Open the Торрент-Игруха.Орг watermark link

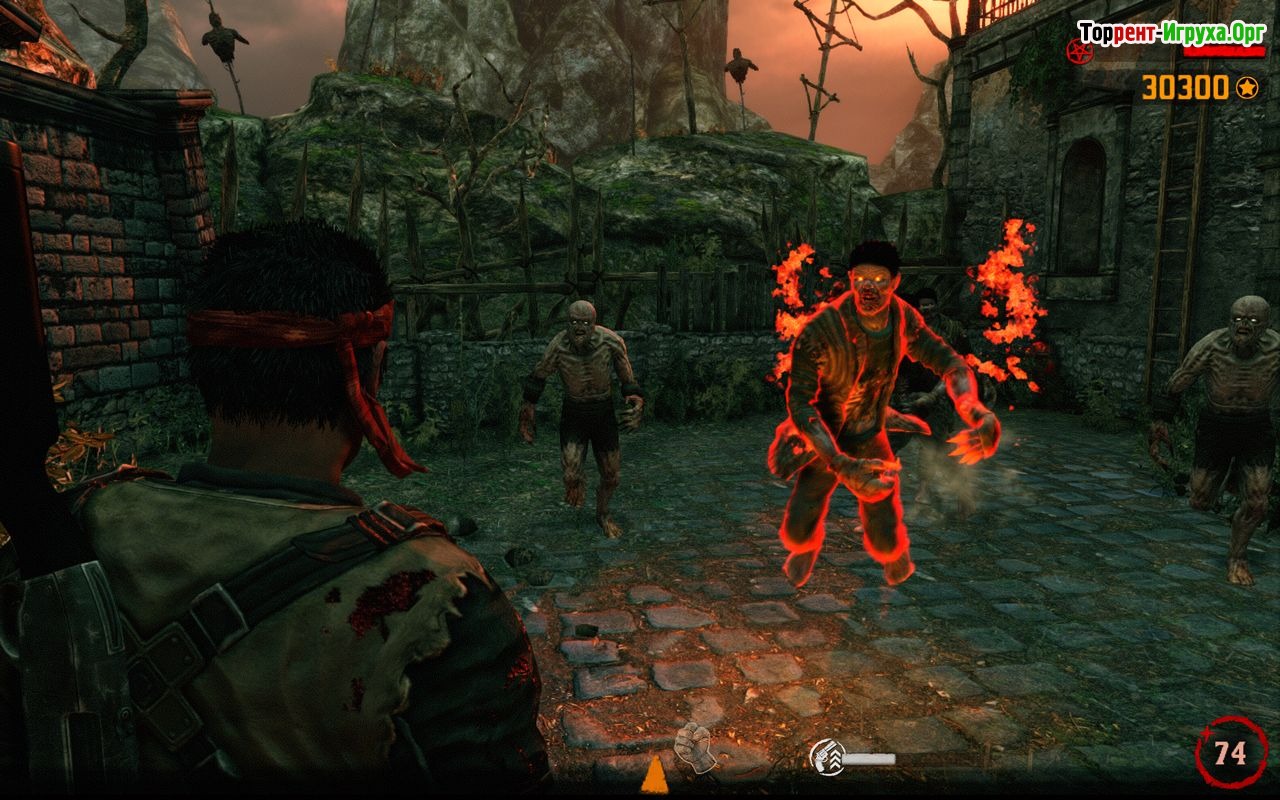(x=1171, y=31)
